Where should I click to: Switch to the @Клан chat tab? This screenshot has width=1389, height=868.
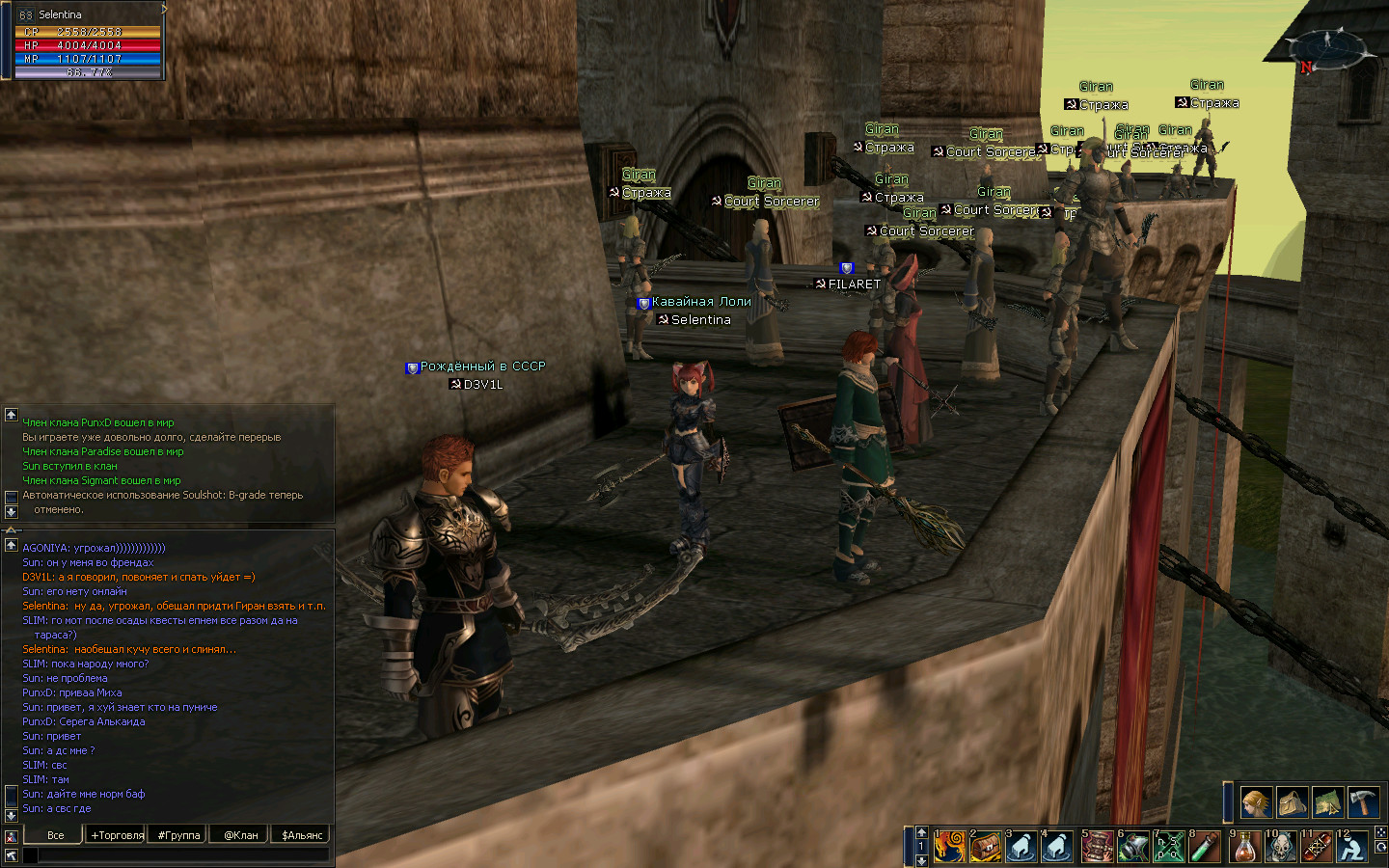click(240, 835)
